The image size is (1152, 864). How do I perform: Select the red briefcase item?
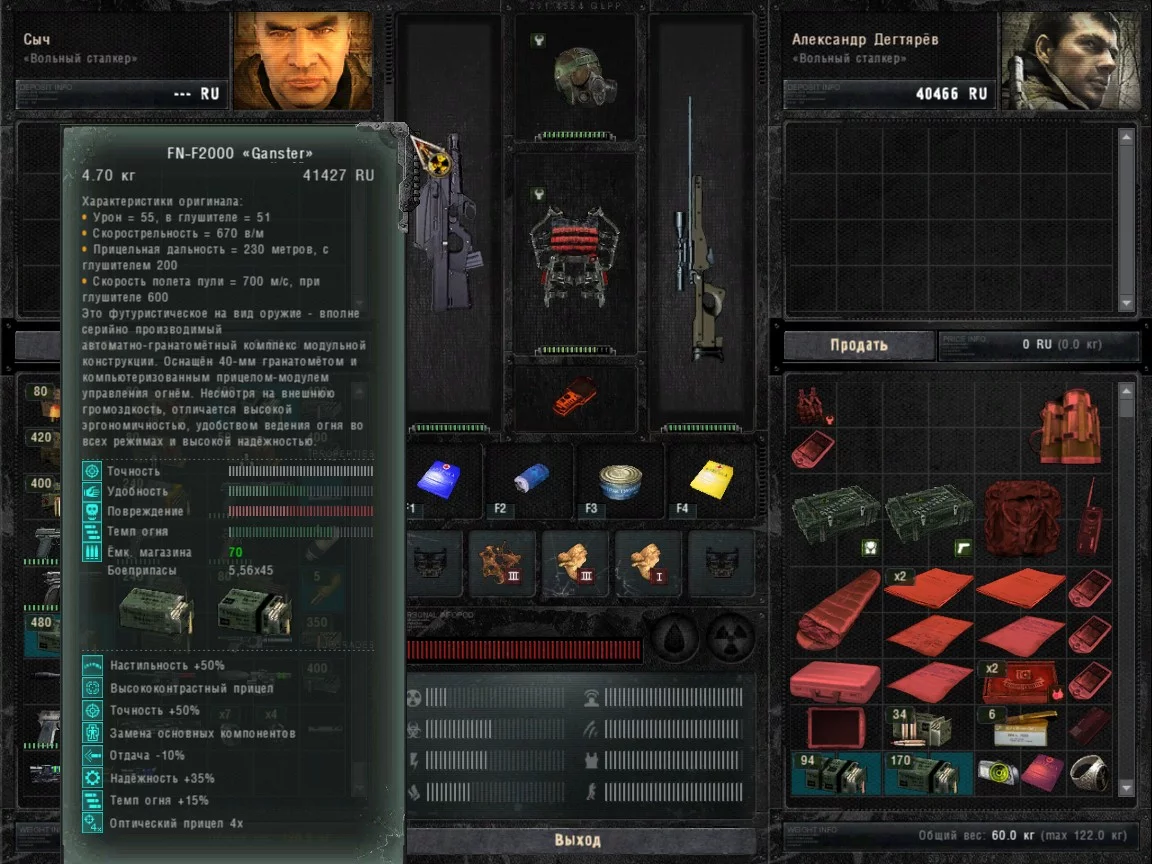point(834,681)
